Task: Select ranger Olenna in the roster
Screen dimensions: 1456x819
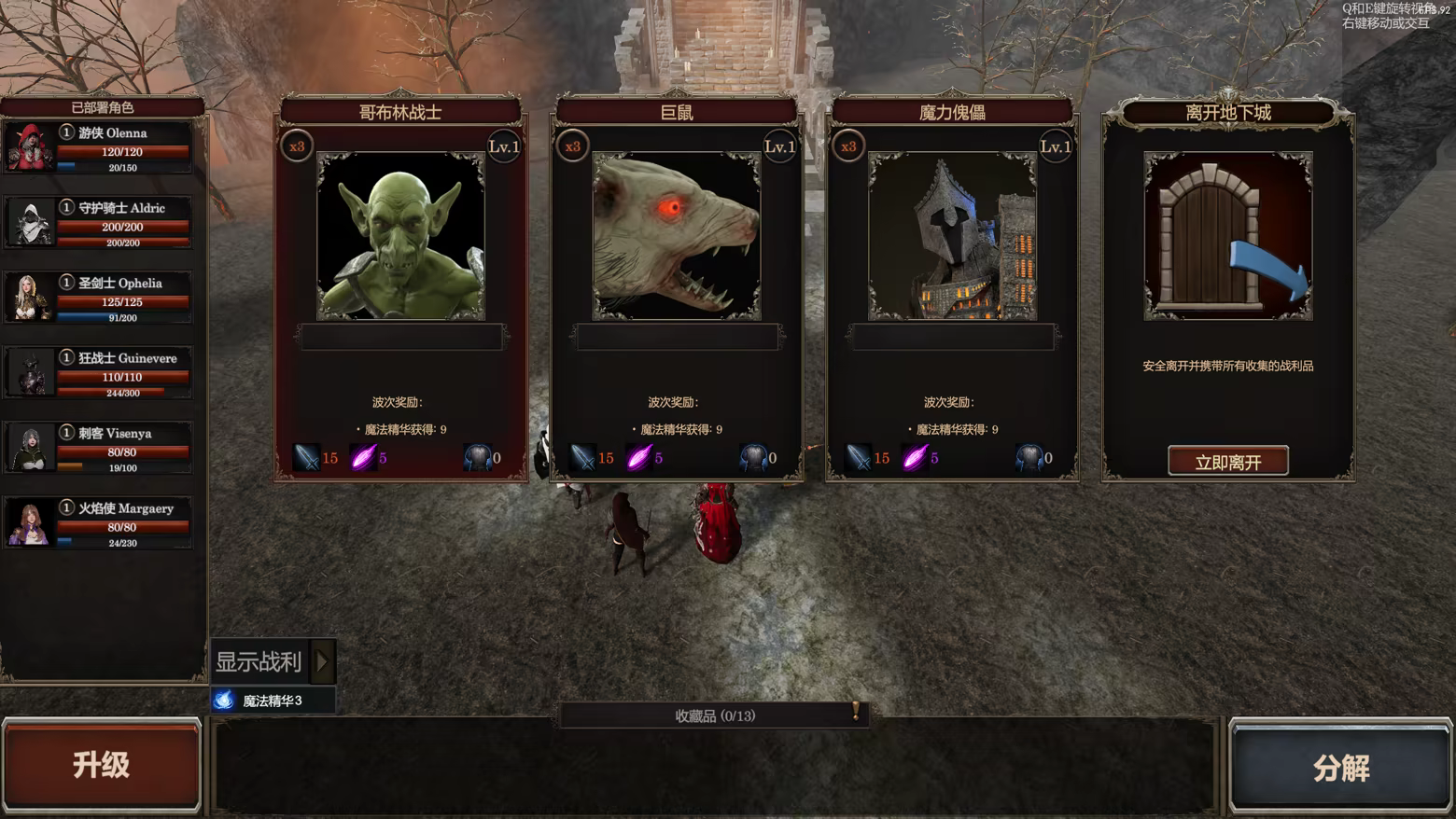Action: [99, 147]
